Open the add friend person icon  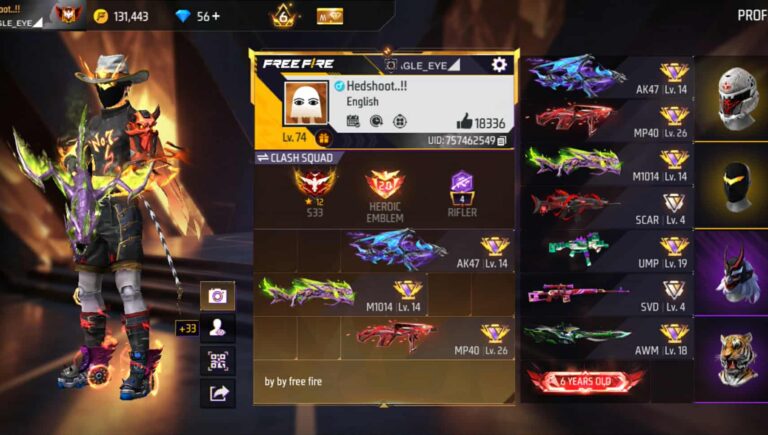(x=217, y=327)
